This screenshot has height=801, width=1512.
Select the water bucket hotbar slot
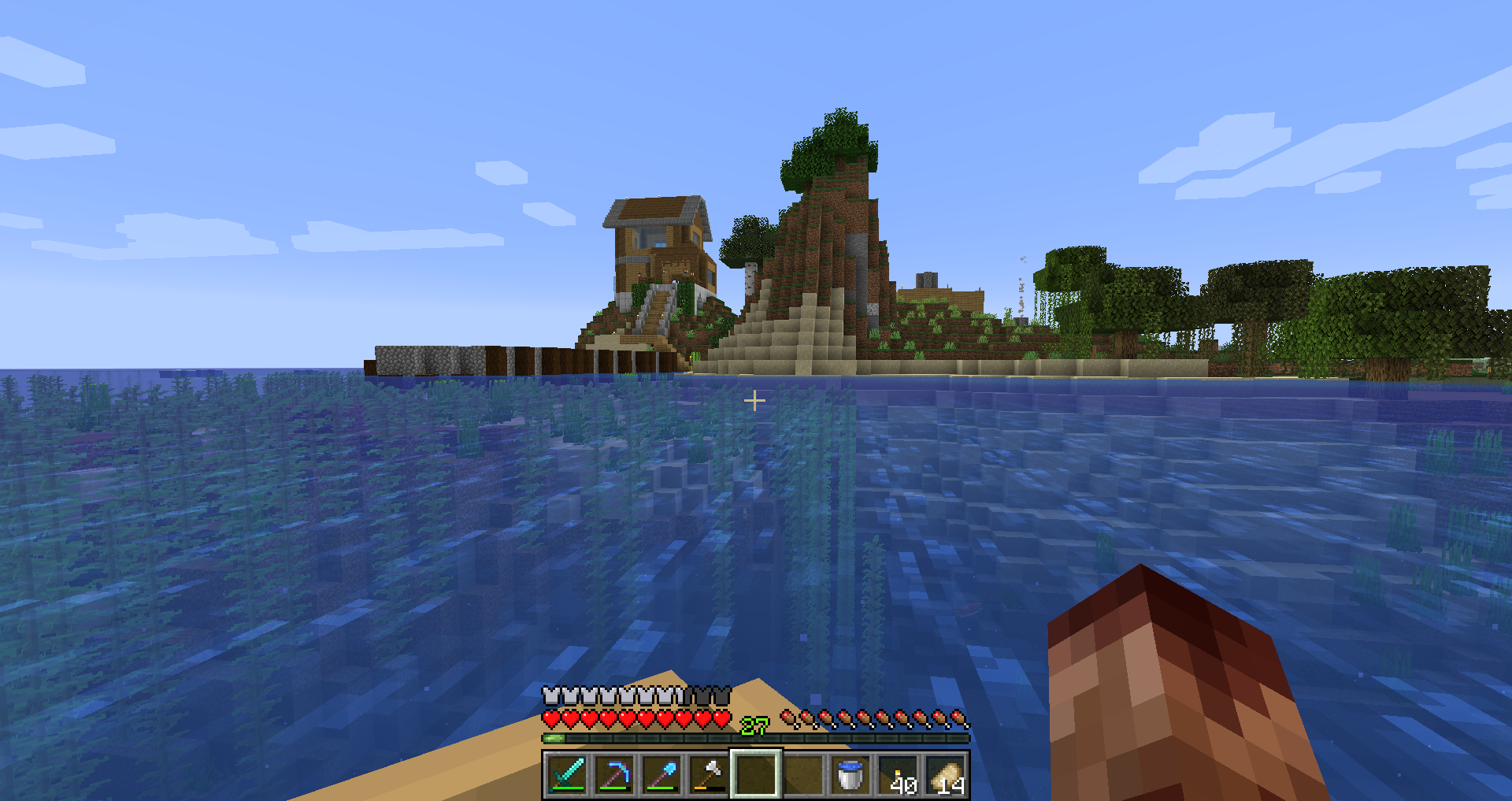[x=850, y=773]
